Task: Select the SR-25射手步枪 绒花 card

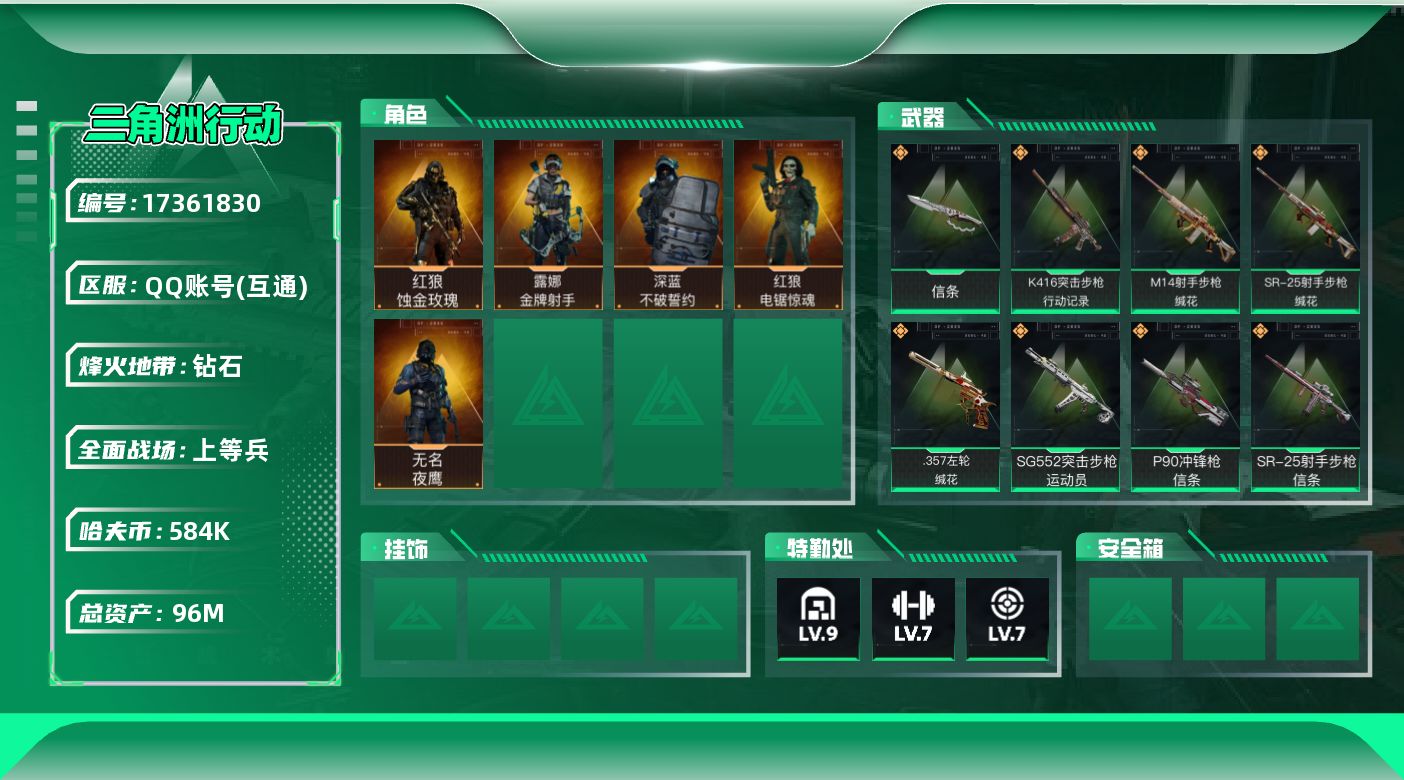Action: 1305,228
